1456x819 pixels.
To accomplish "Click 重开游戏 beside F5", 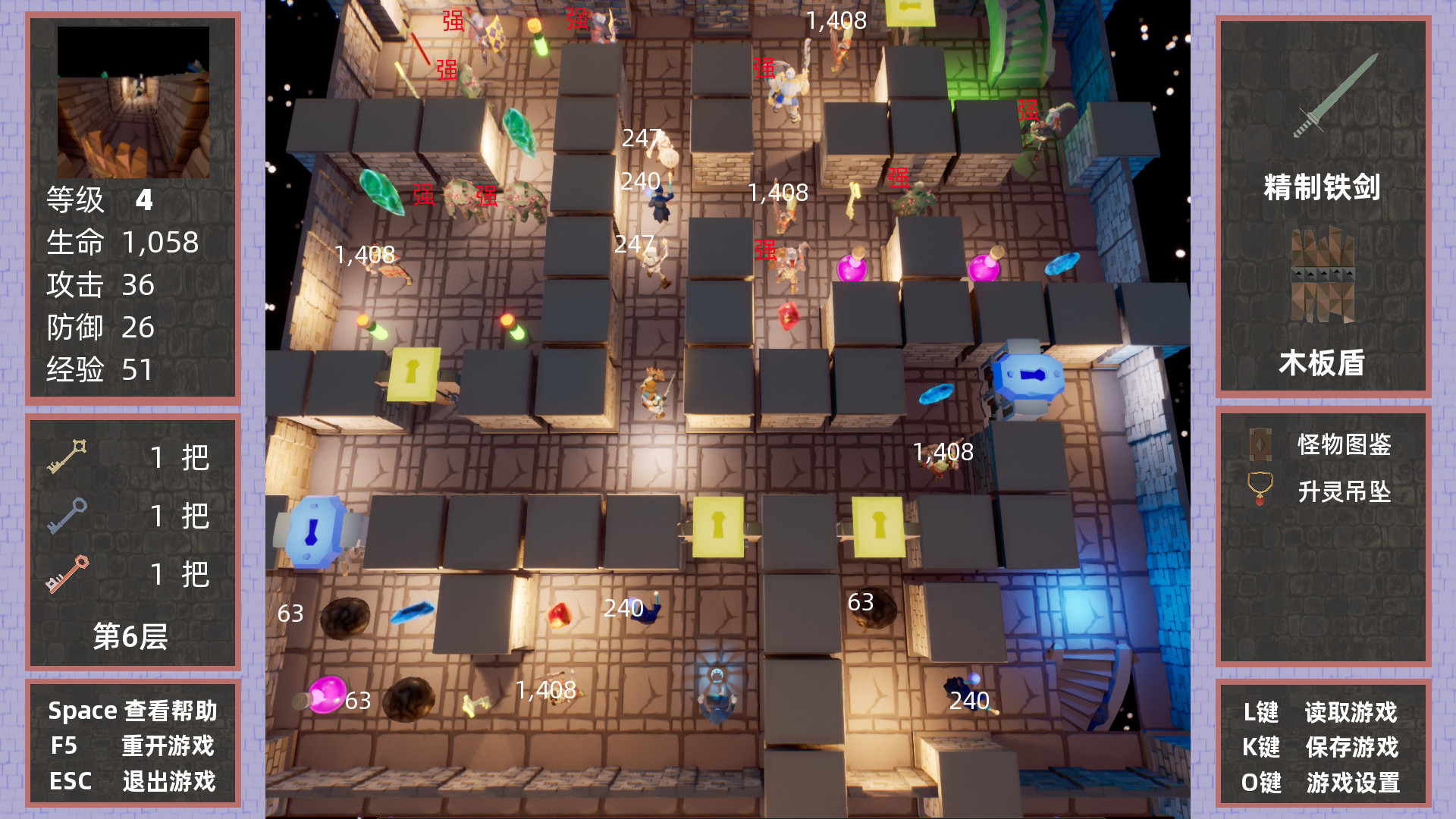I will [x=168, y=746].
